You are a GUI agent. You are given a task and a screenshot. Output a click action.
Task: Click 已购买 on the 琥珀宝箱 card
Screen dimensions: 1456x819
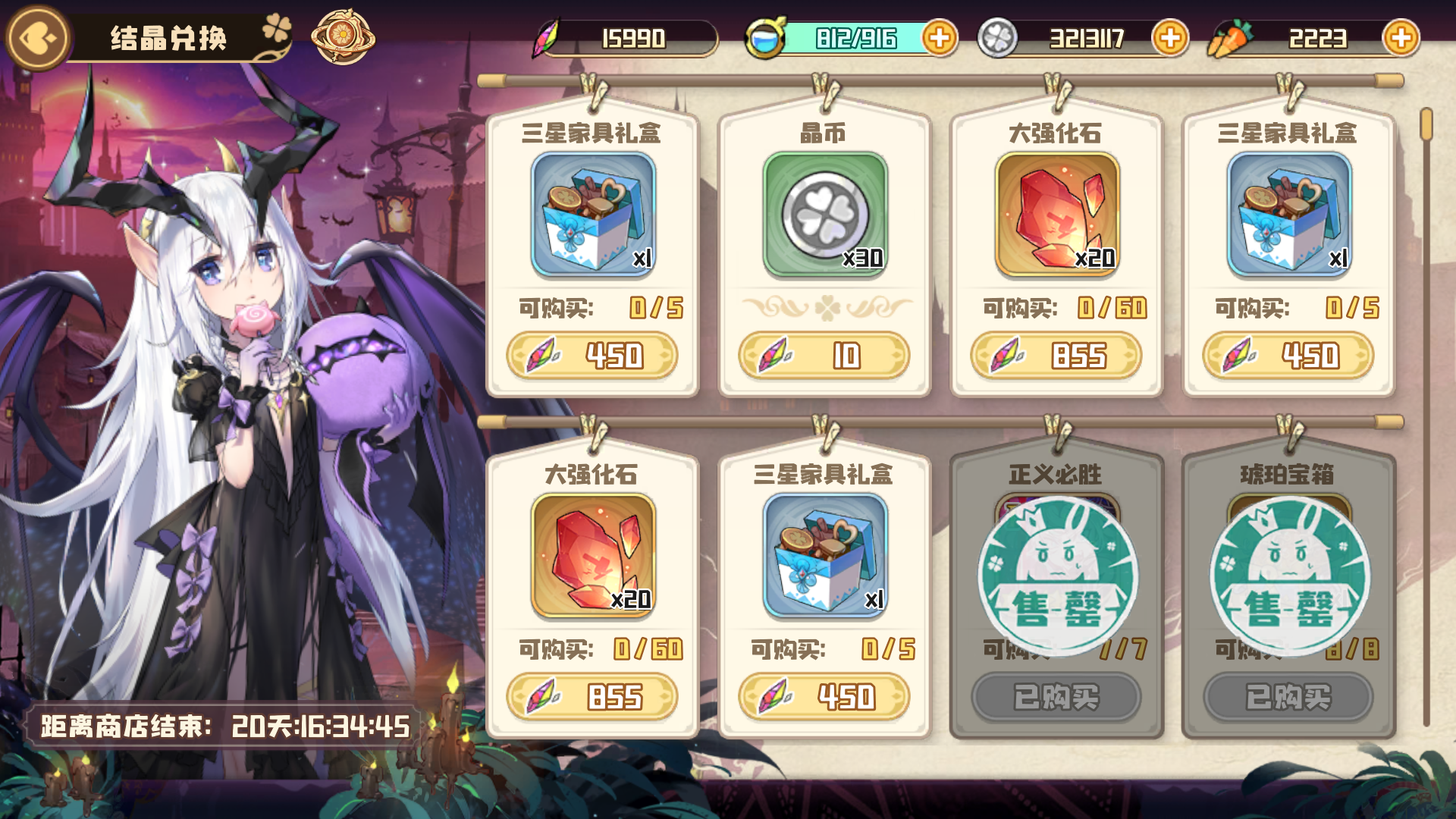click(x=1289, y=697)
